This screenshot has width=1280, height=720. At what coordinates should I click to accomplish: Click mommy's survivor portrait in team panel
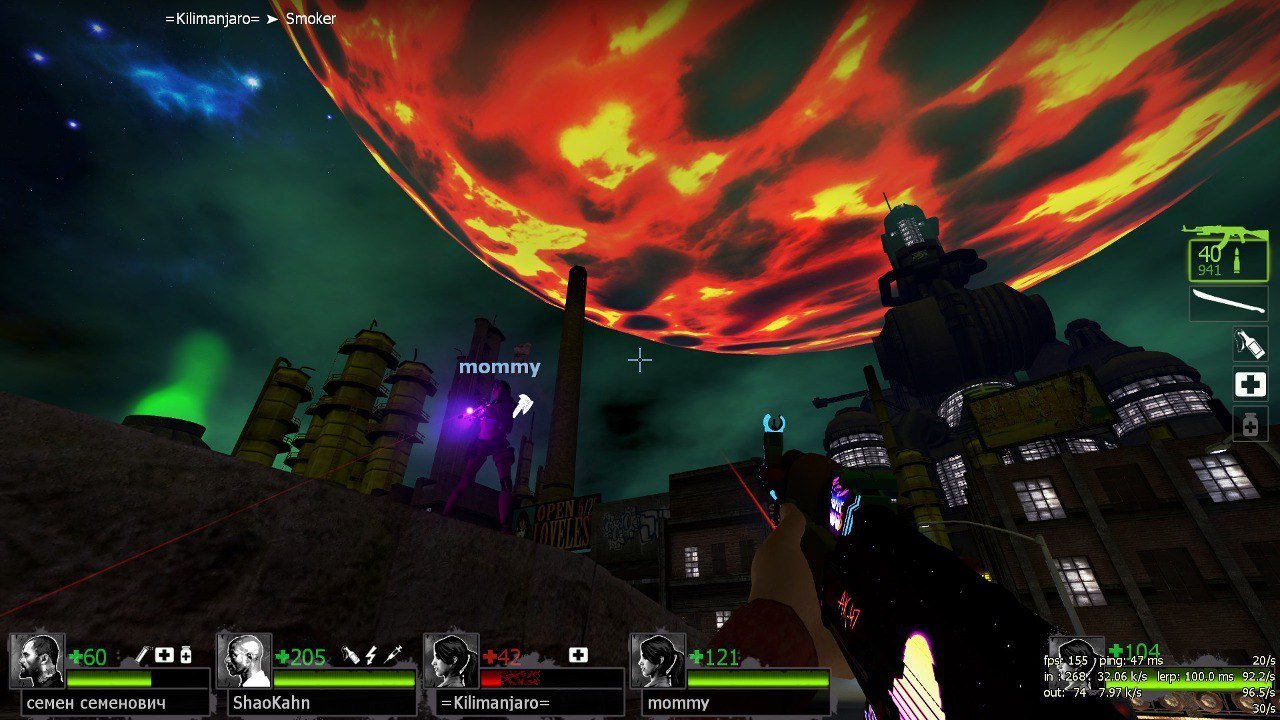pos(657,660)
